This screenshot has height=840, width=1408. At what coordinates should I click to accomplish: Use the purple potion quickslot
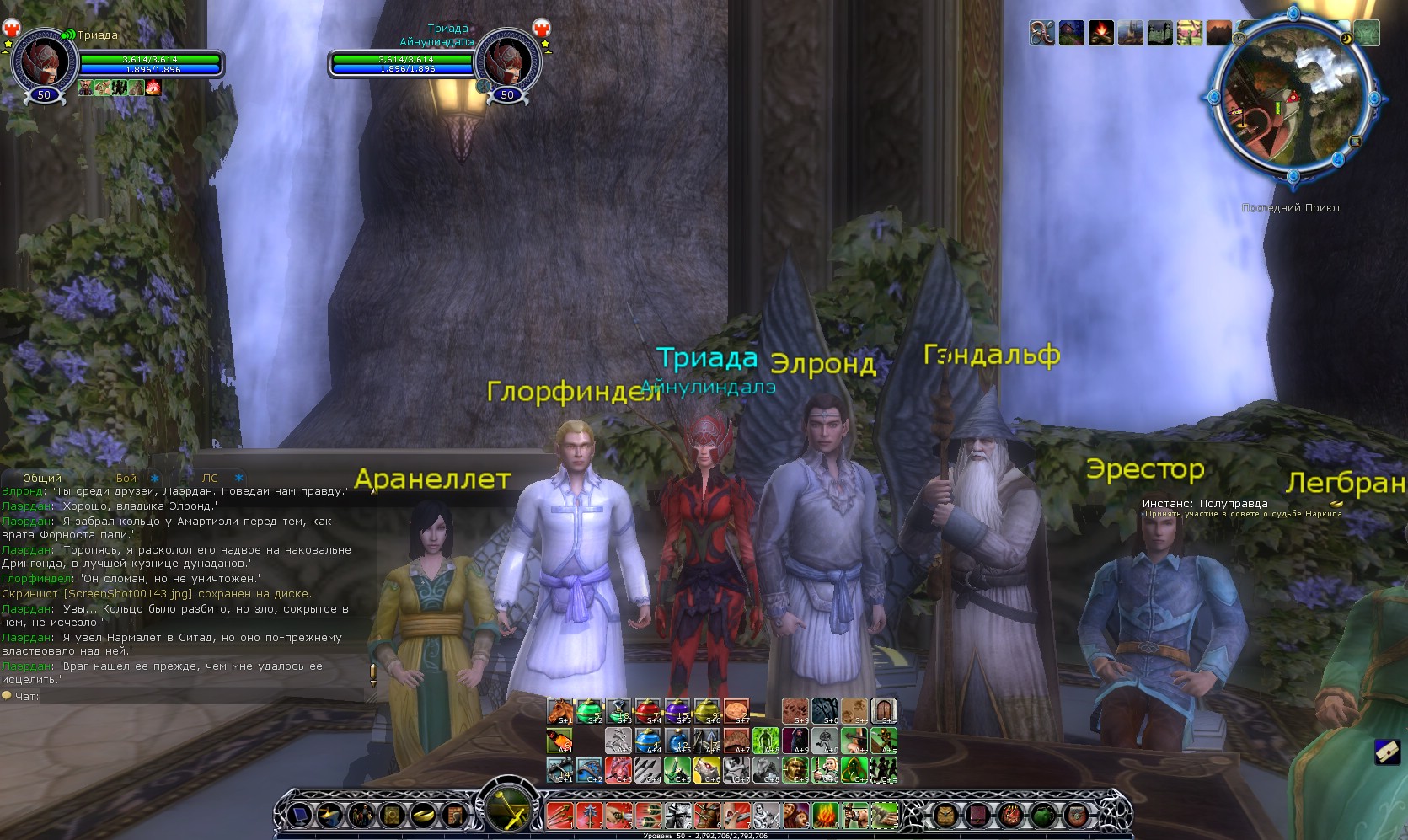677,712
